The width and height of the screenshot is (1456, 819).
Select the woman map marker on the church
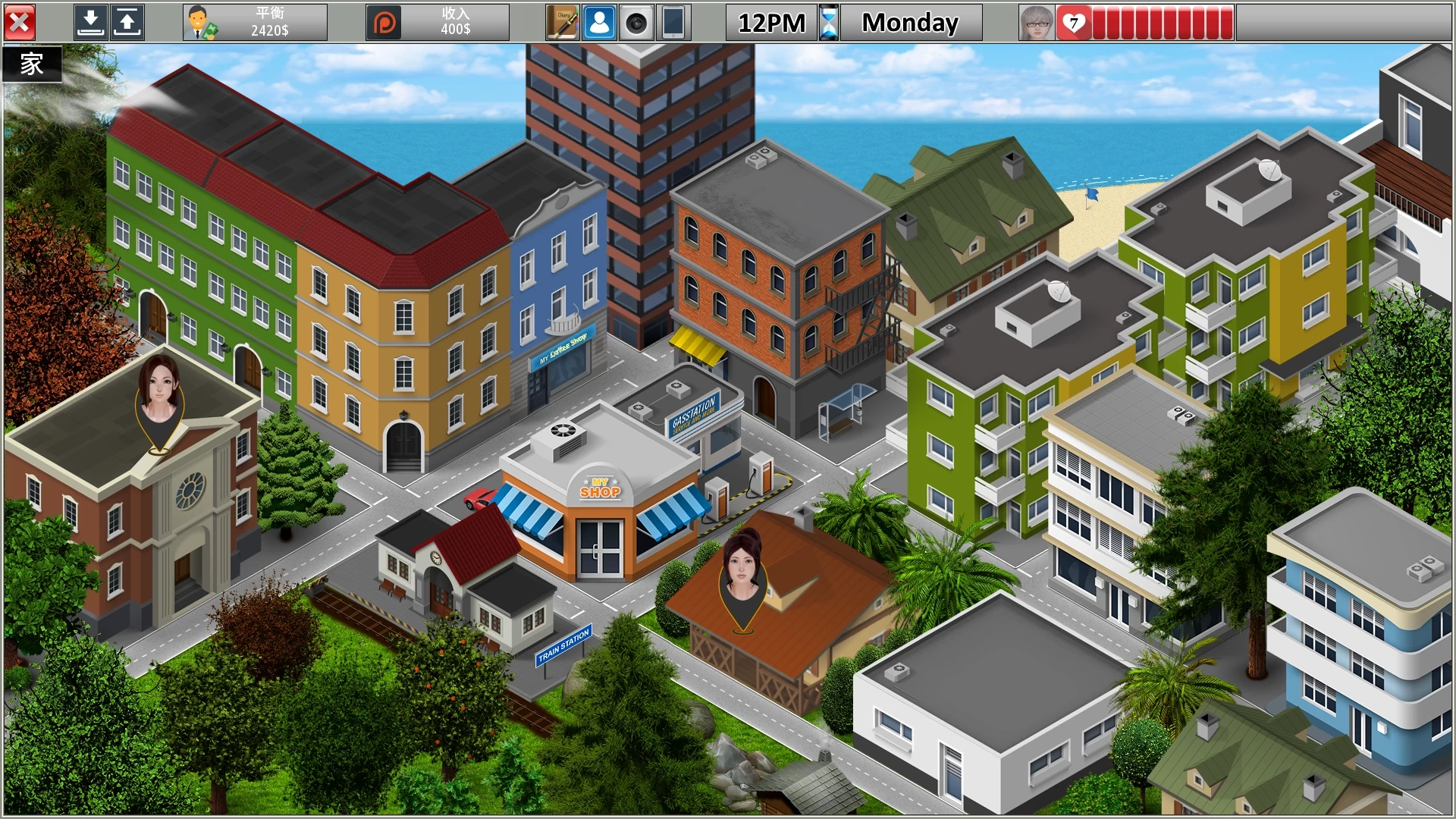(159, 400)
